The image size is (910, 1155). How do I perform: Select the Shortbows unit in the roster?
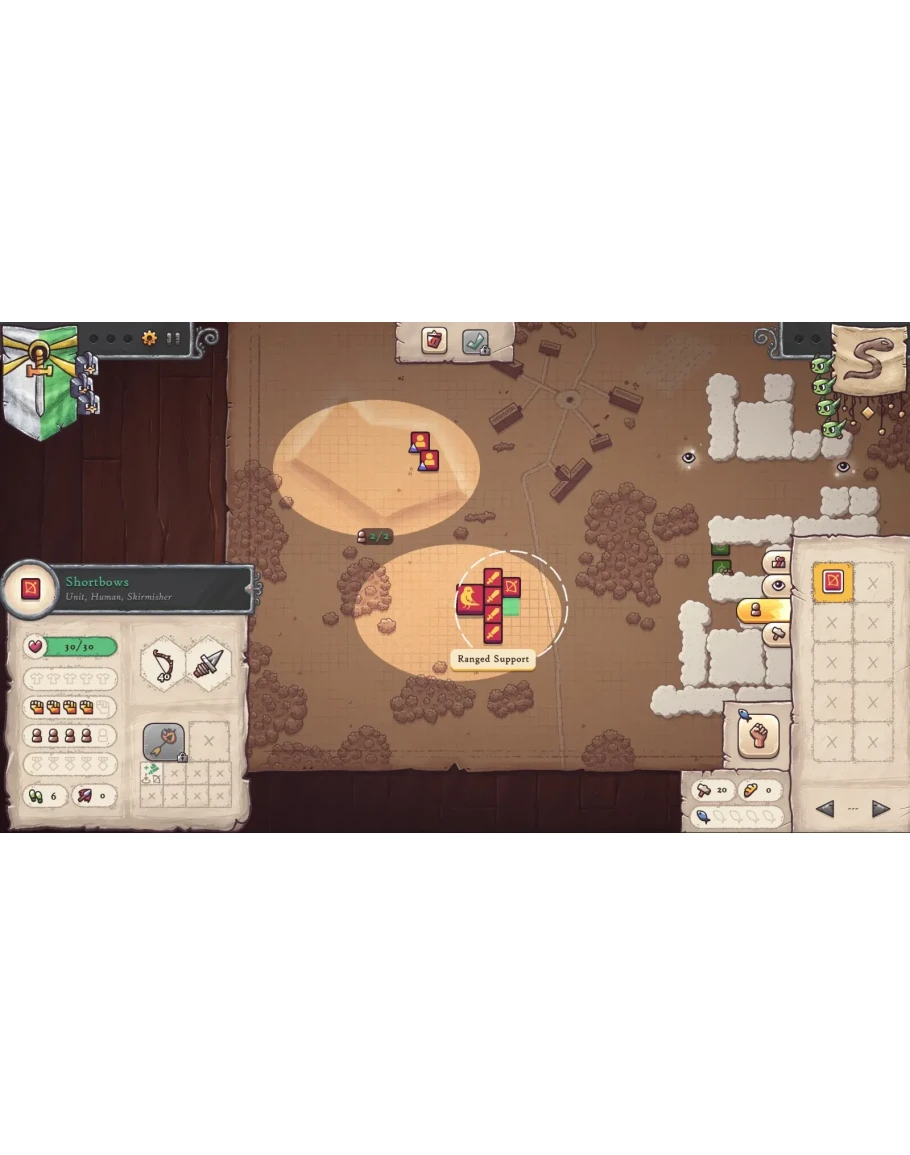(x=832, y=582)
